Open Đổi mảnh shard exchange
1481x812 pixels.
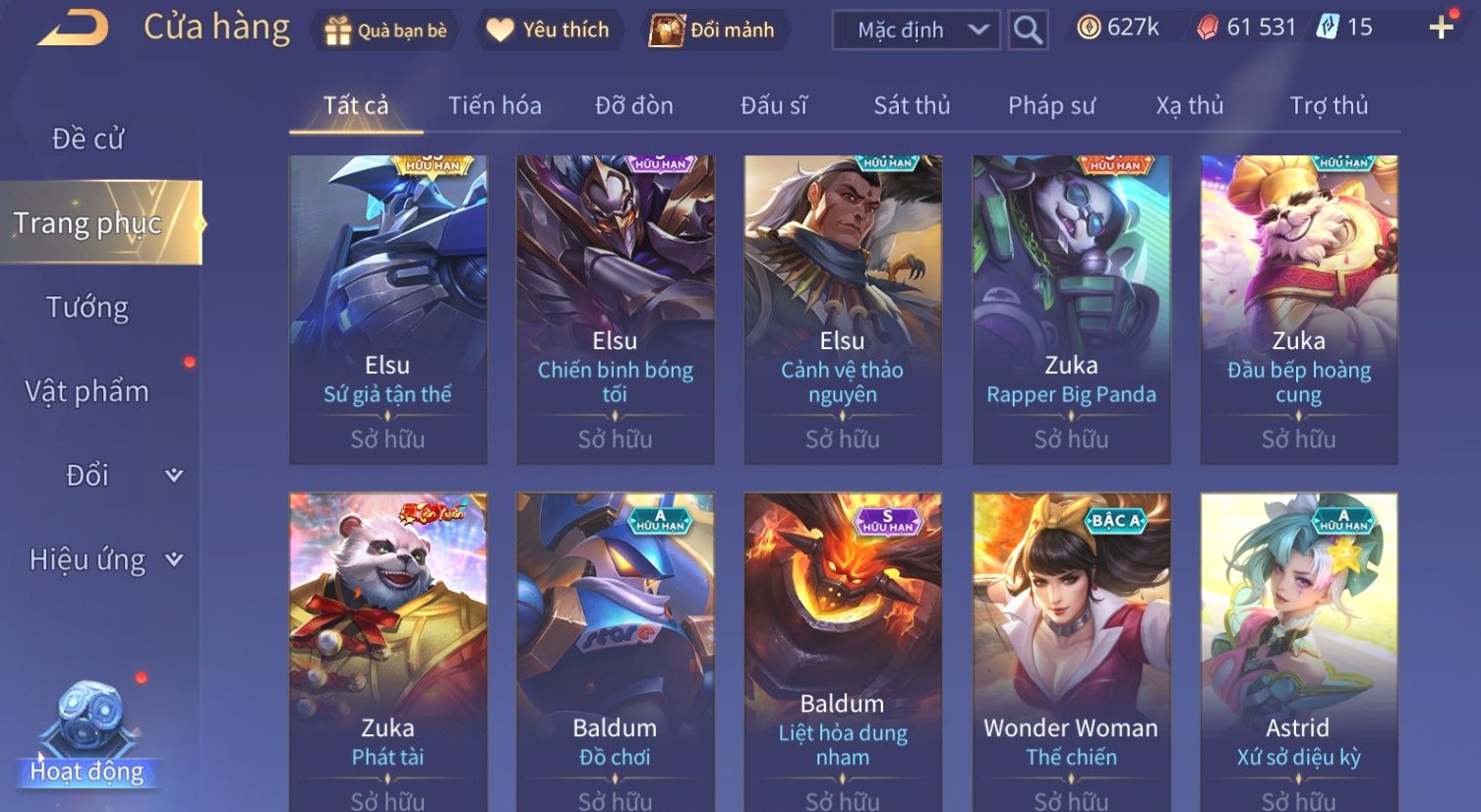point(712,30)
